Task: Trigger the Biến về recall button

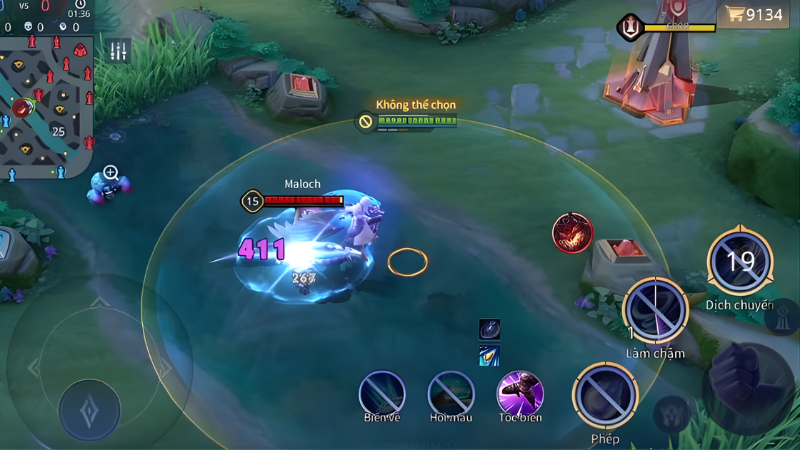Action: click(382, 393)
